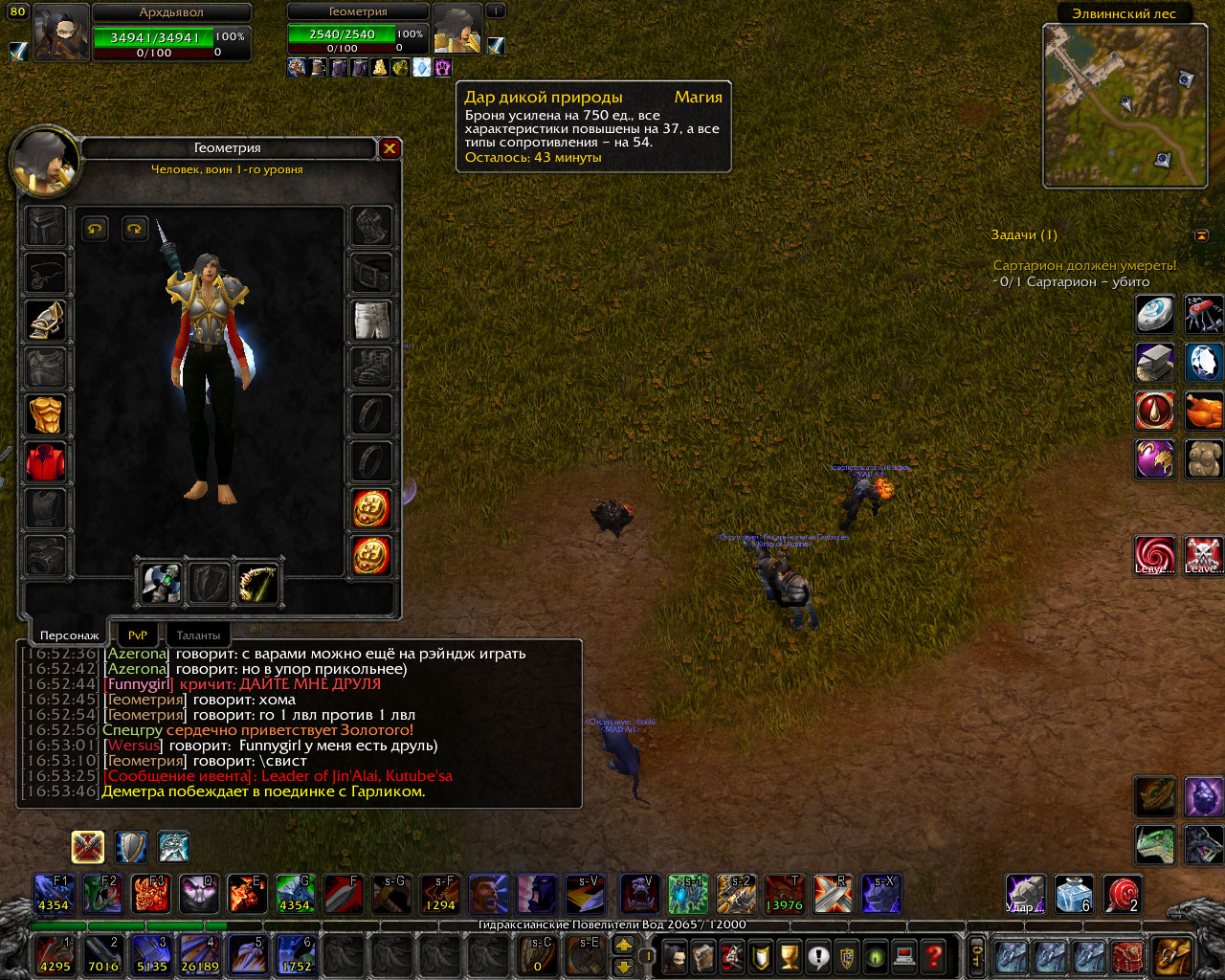Use the white gem icon
The width and height of the screenshot is (1225, 980).
click(x=1203, y=363)
